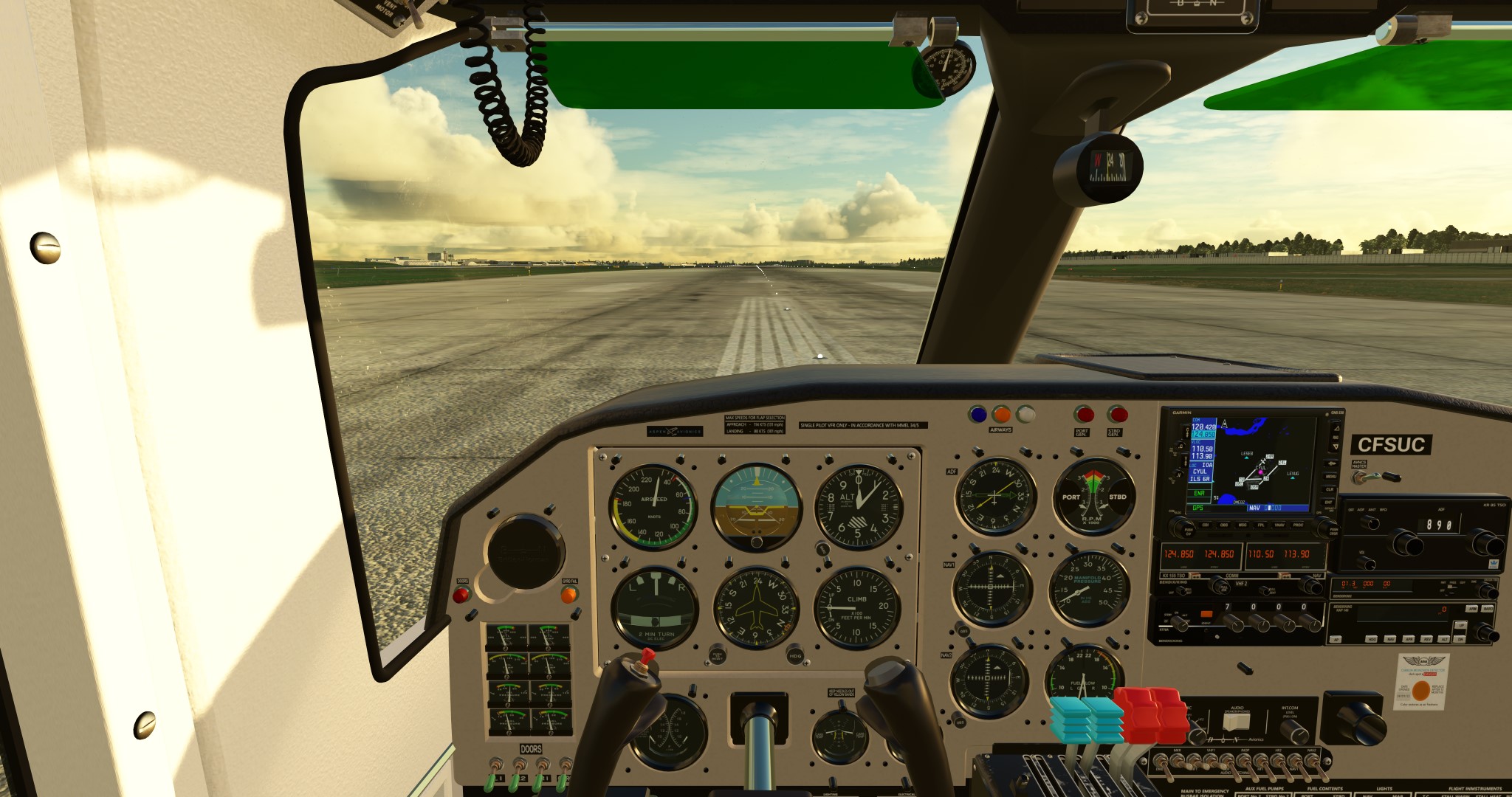1512x797 pixels.
Task: Click the MENU button on the Garmin GPS
Action: point(1330,477)
